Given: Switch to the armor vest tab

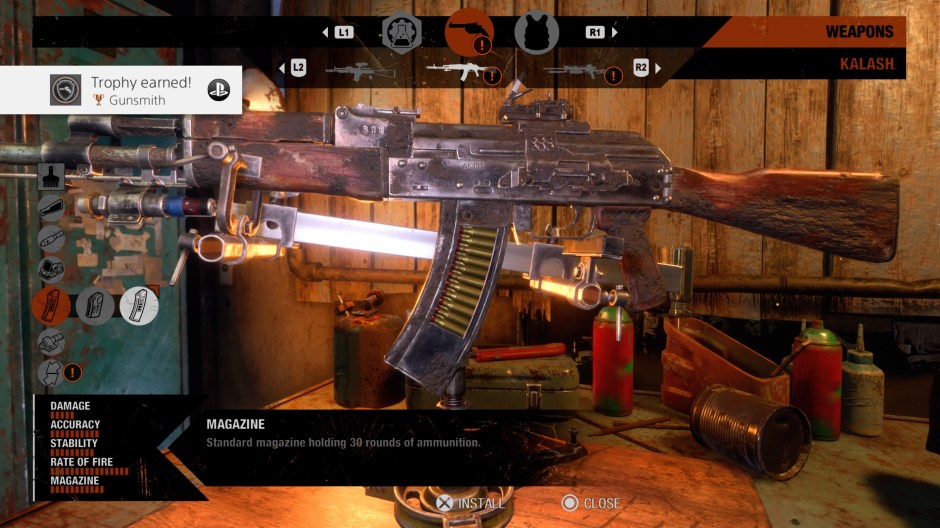Looking at the screenshot, I should click(536, 32).
